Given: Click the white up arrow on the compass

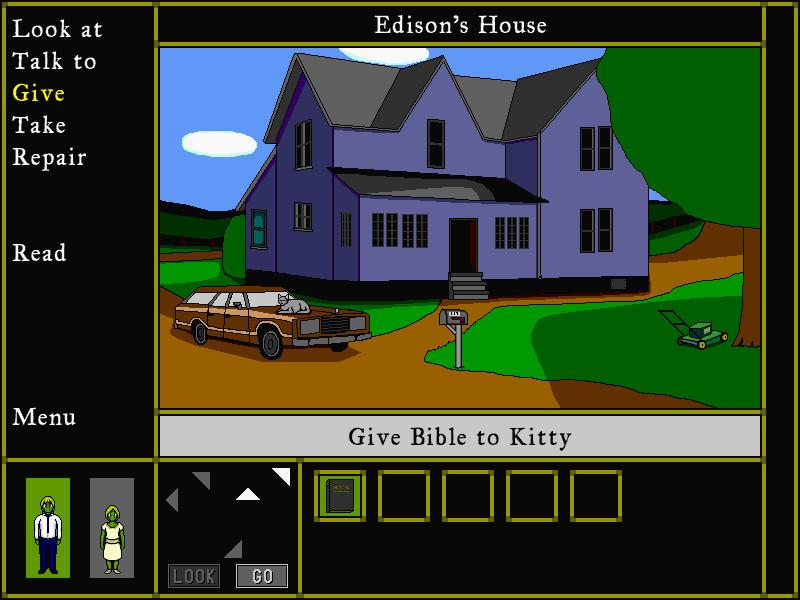Looking at the screenshot, I should click(248, 493).
